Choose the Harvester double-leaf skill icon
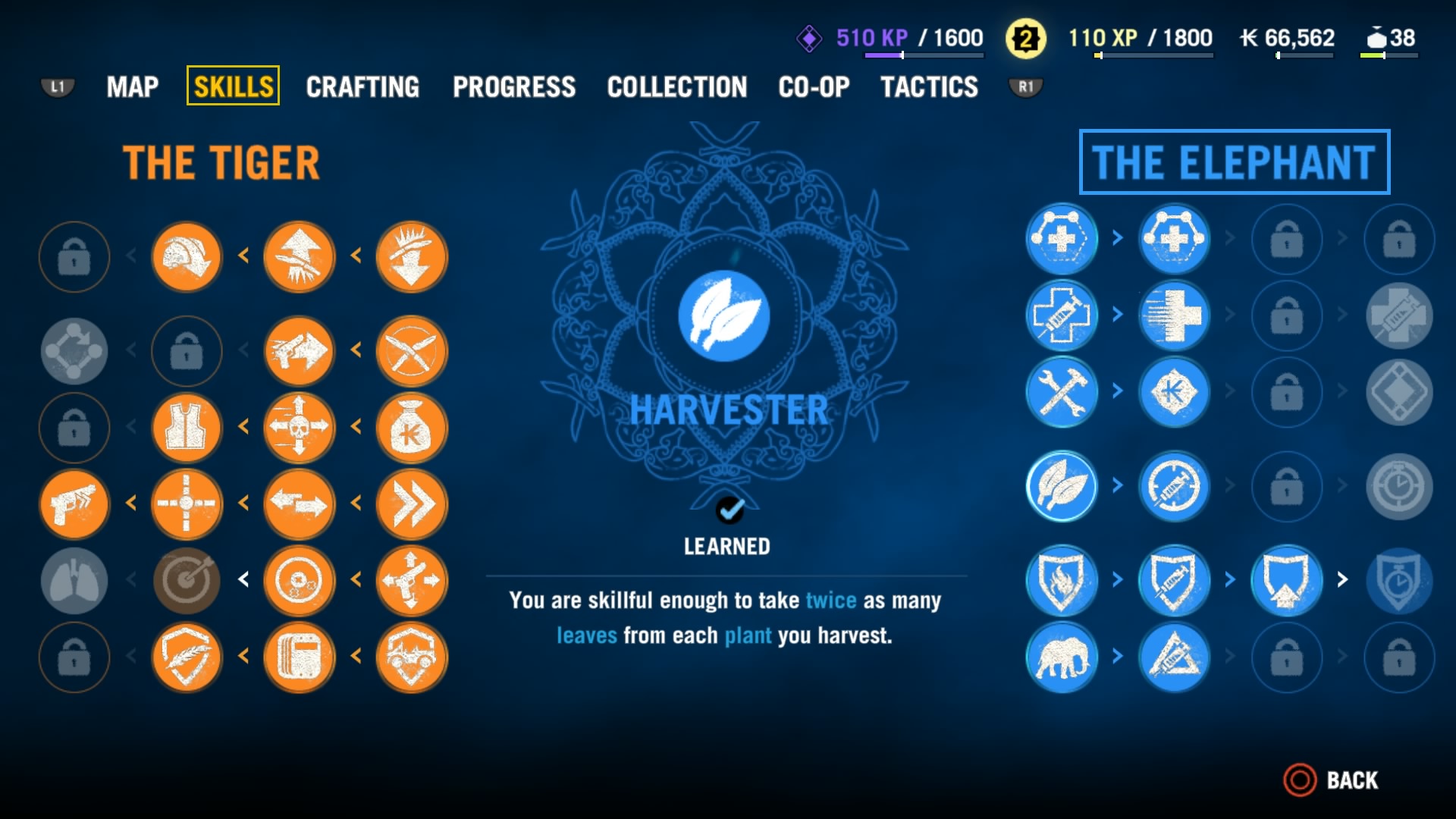Screen dimensions: 1456x819 (x=1062, y=486)
